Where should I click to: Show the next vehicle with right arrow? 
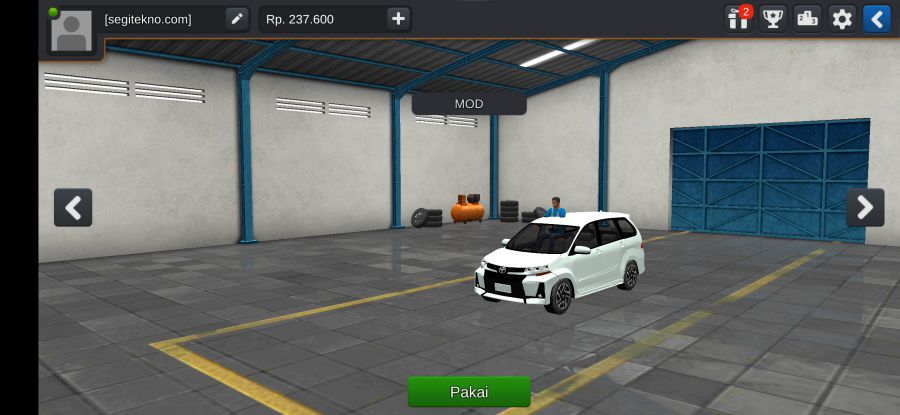tap(865, 207)
